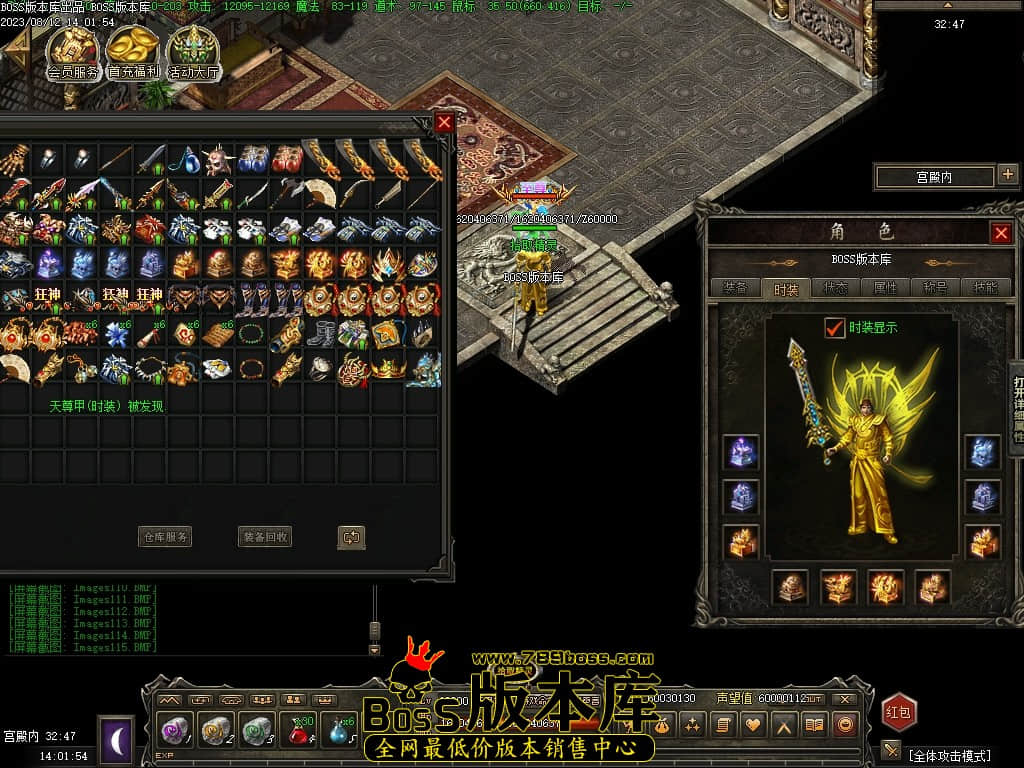Switch to the 装备 equipment tab

tap(735, 288)
